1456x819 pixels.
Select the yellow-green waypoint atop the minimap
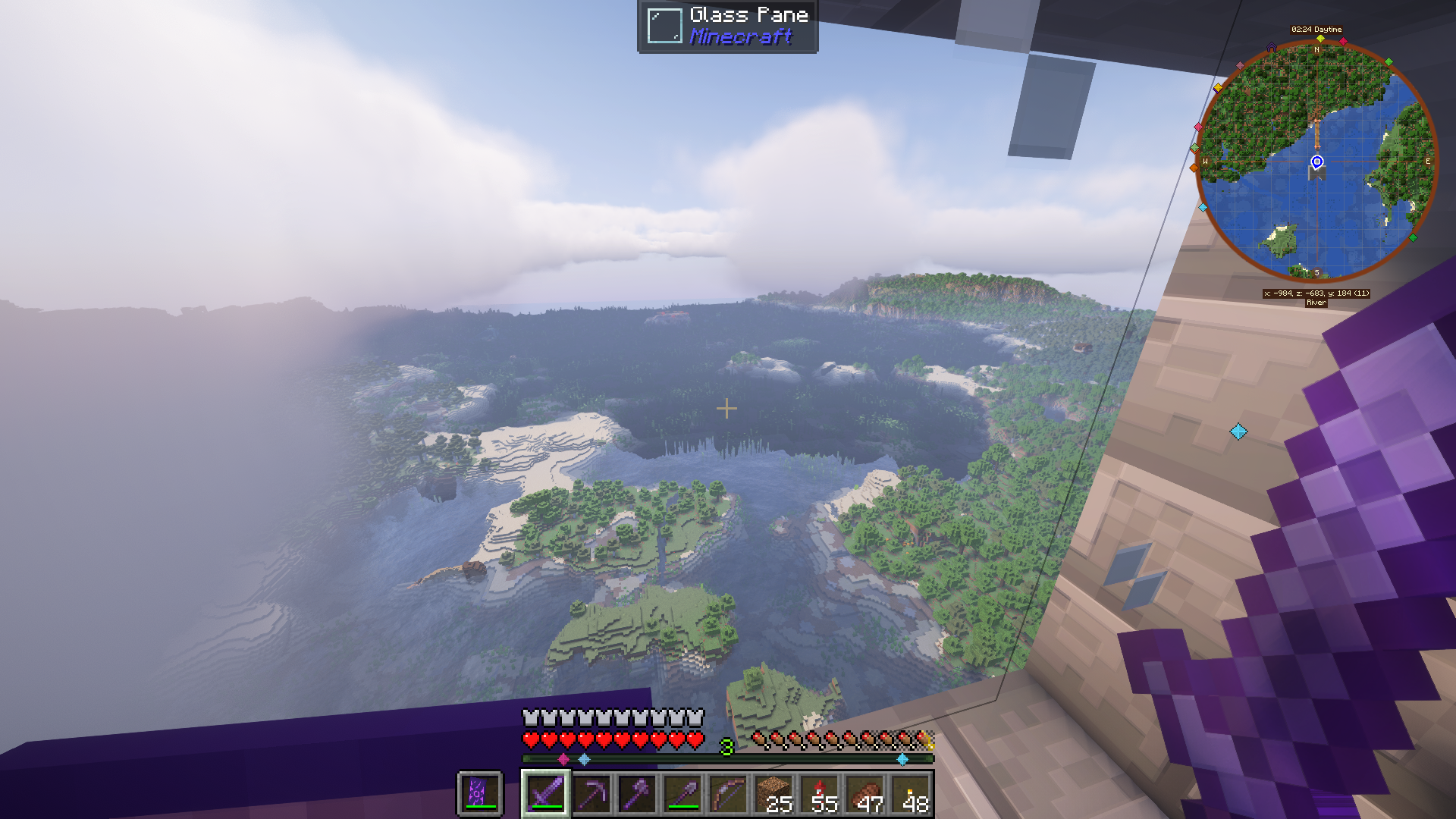pos(1320,38)
